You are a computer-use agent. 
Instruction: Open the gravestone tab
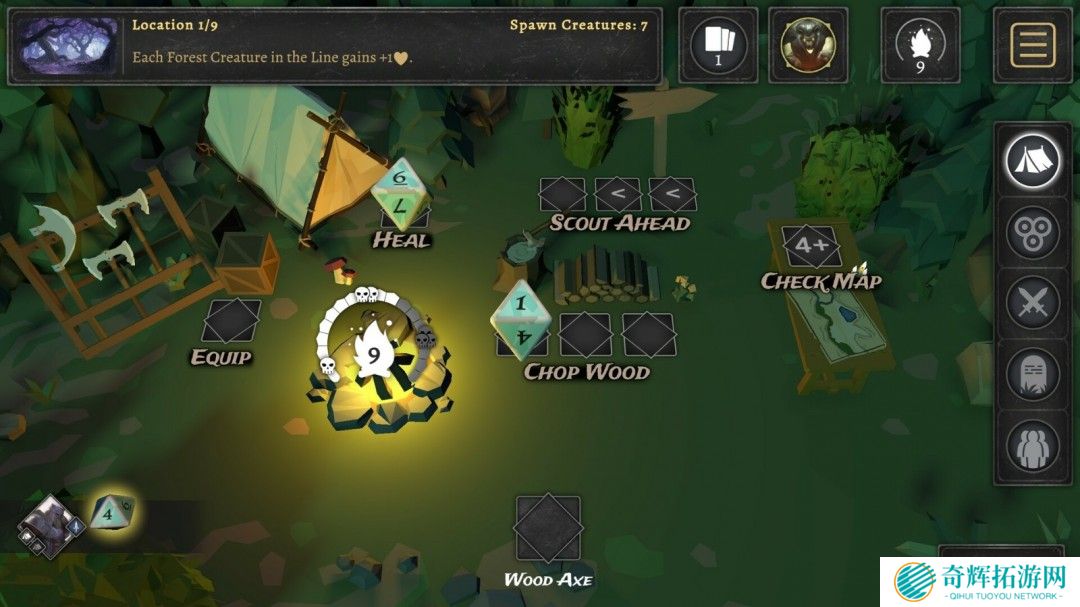click(1032, 375)
